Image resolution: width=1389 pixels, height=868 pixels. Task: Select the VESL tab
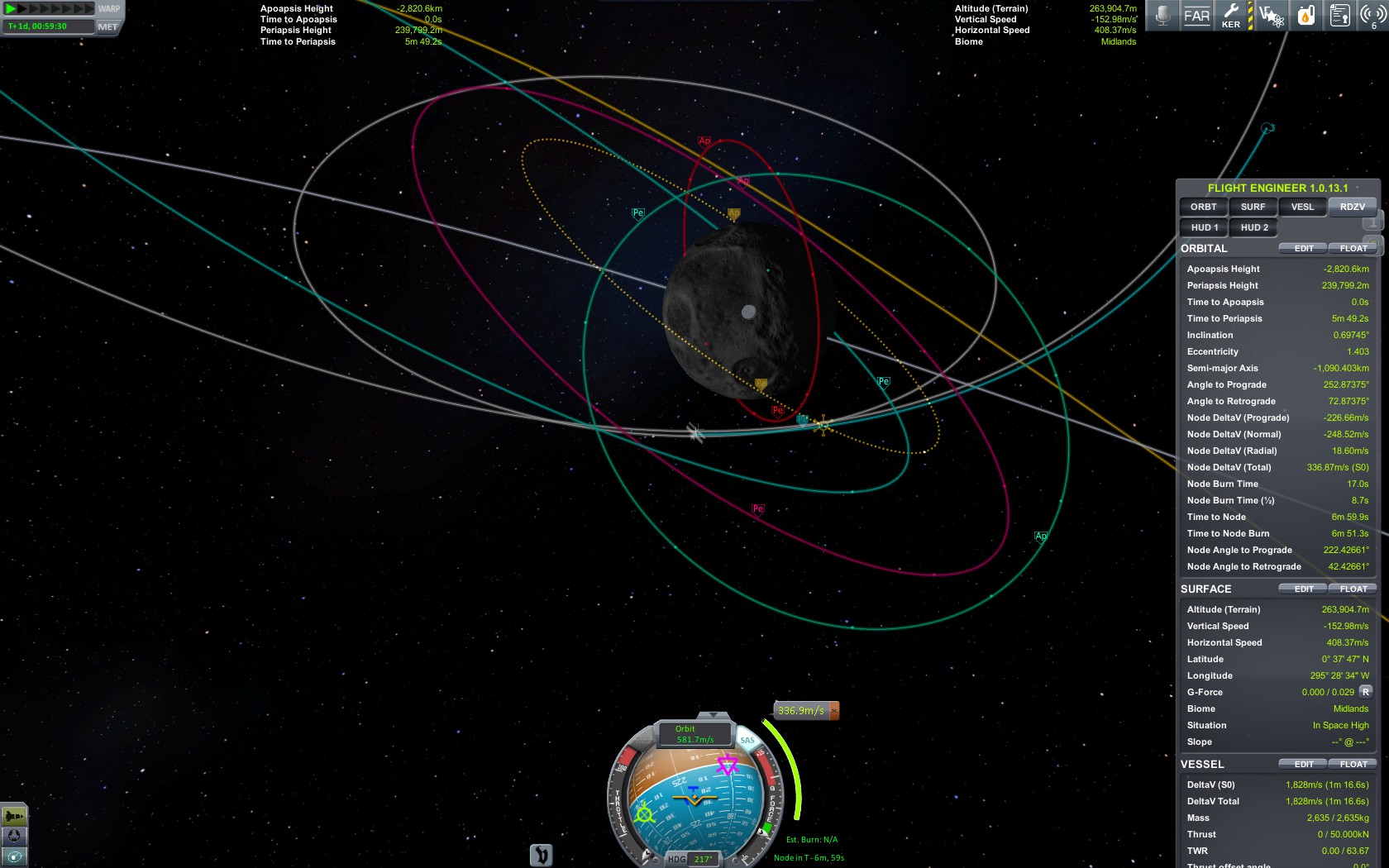[1302, 207]
